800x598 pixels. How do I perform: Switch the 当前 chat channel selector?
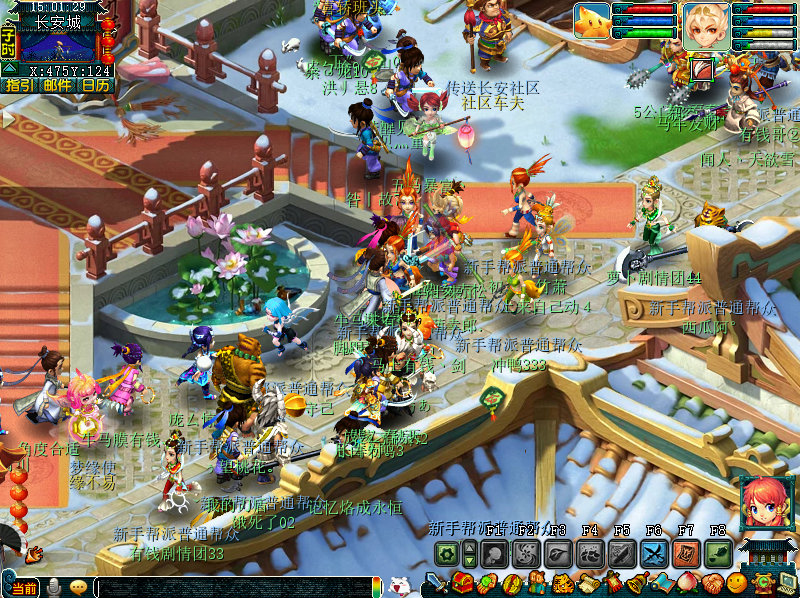pyautogui.click(x=25, y=588)
